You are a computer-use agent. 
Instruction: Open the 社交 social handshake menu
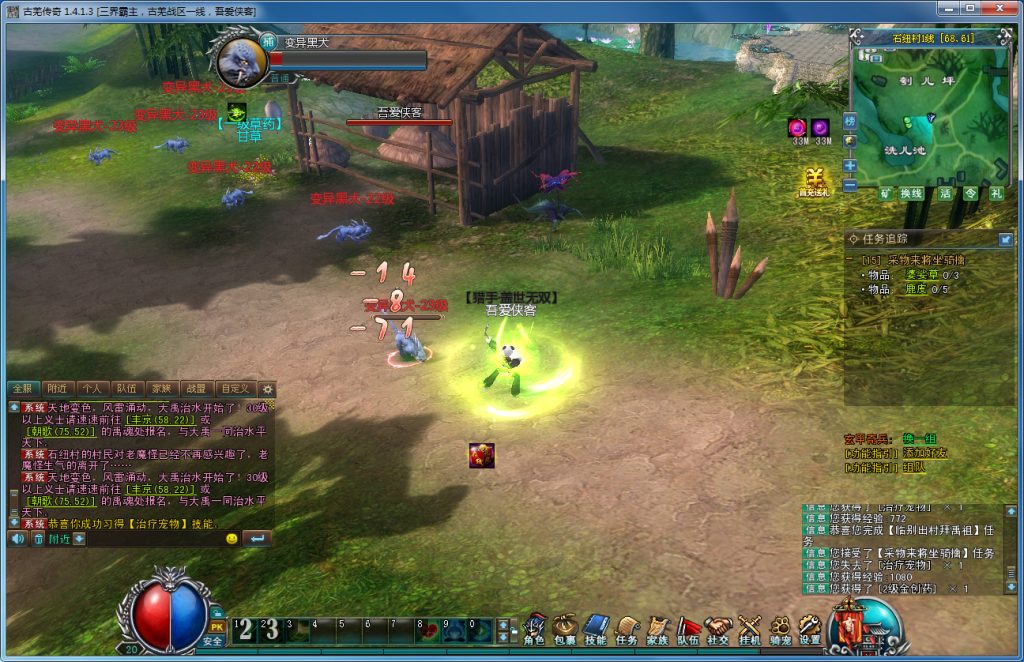(x=718, y=628)
